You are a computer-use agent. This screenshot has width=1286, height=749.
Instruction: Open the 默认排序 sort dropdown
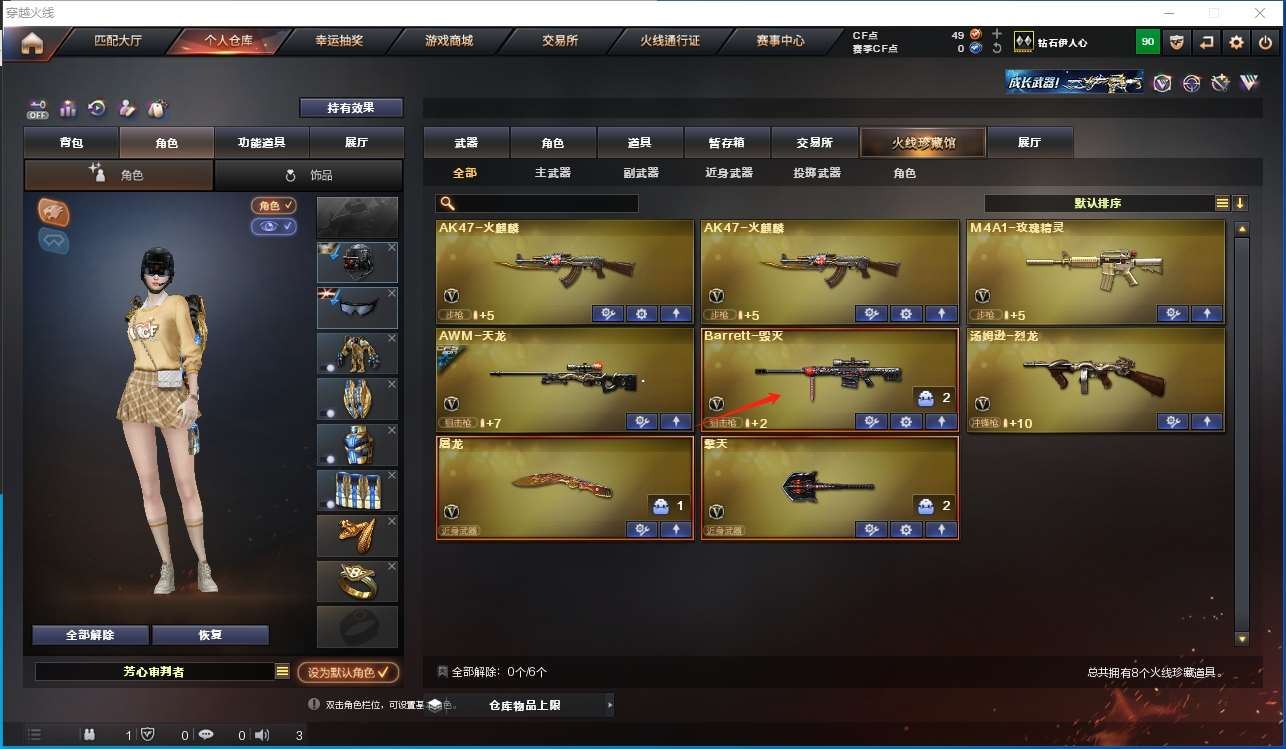tap(1098, 203)
